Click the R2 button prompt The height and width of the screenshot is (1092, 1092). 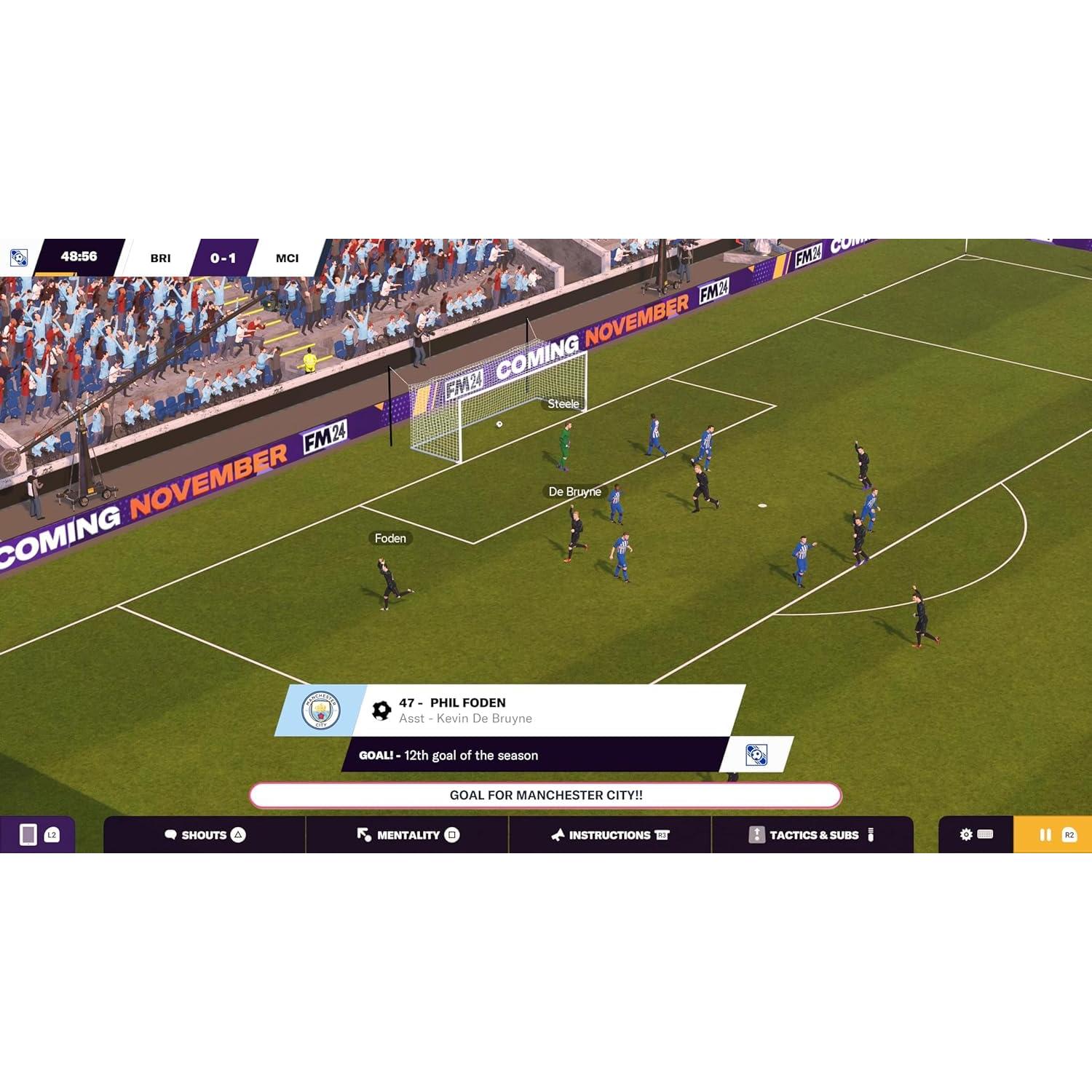pyautogui.click(x=1069, y=835)
